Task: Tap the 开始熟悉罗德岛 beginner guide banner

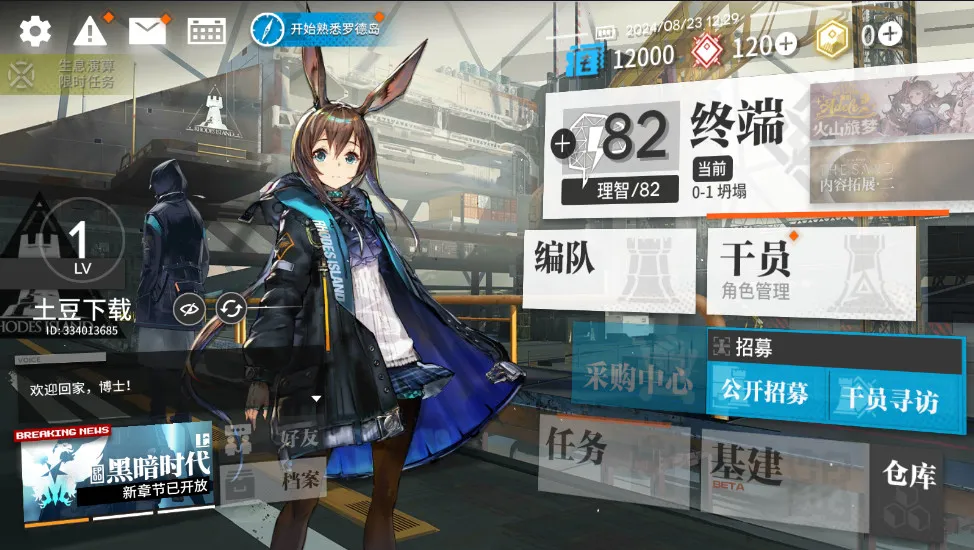Action: point(318,28)
